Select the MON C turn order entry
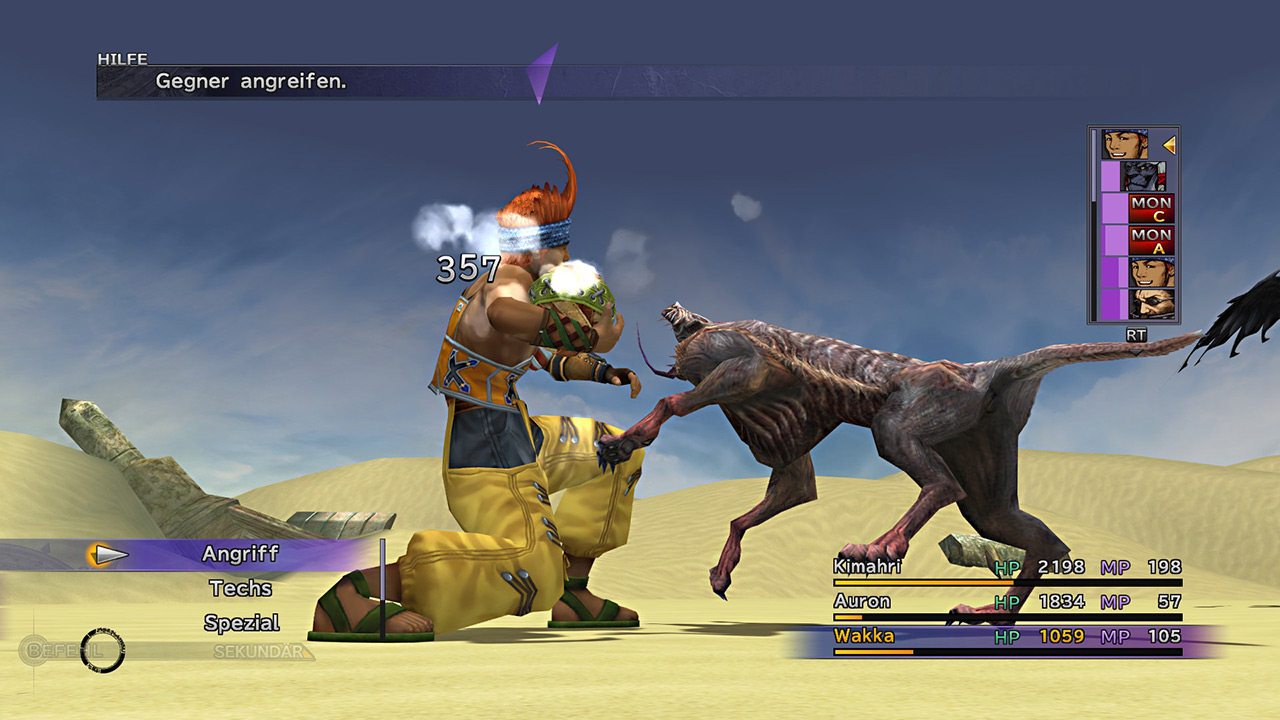Image resolution: width=1280 pixels, height=720 pixels. [1151, 209]
